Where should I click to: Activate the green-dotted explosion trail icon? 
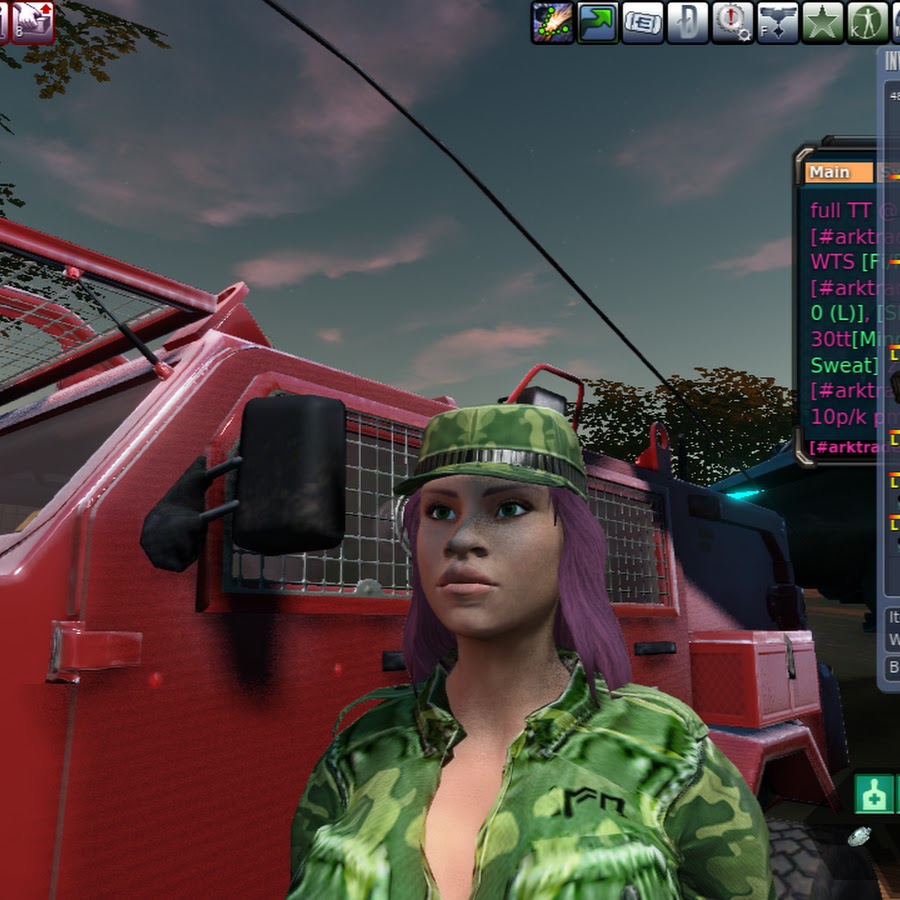552,22
